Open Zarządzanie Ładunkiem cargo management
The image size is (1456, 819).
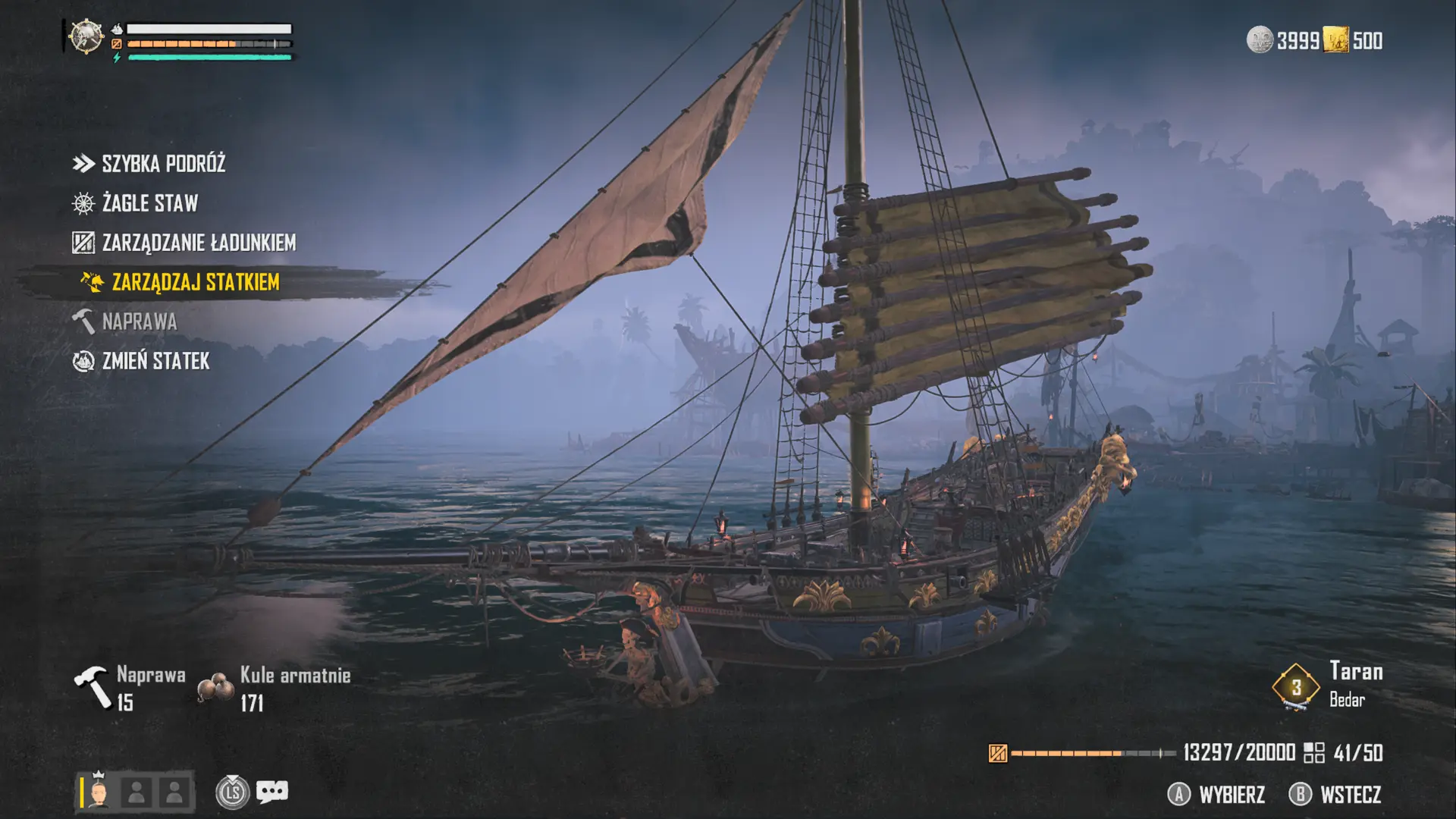click(x=198, y=243)
